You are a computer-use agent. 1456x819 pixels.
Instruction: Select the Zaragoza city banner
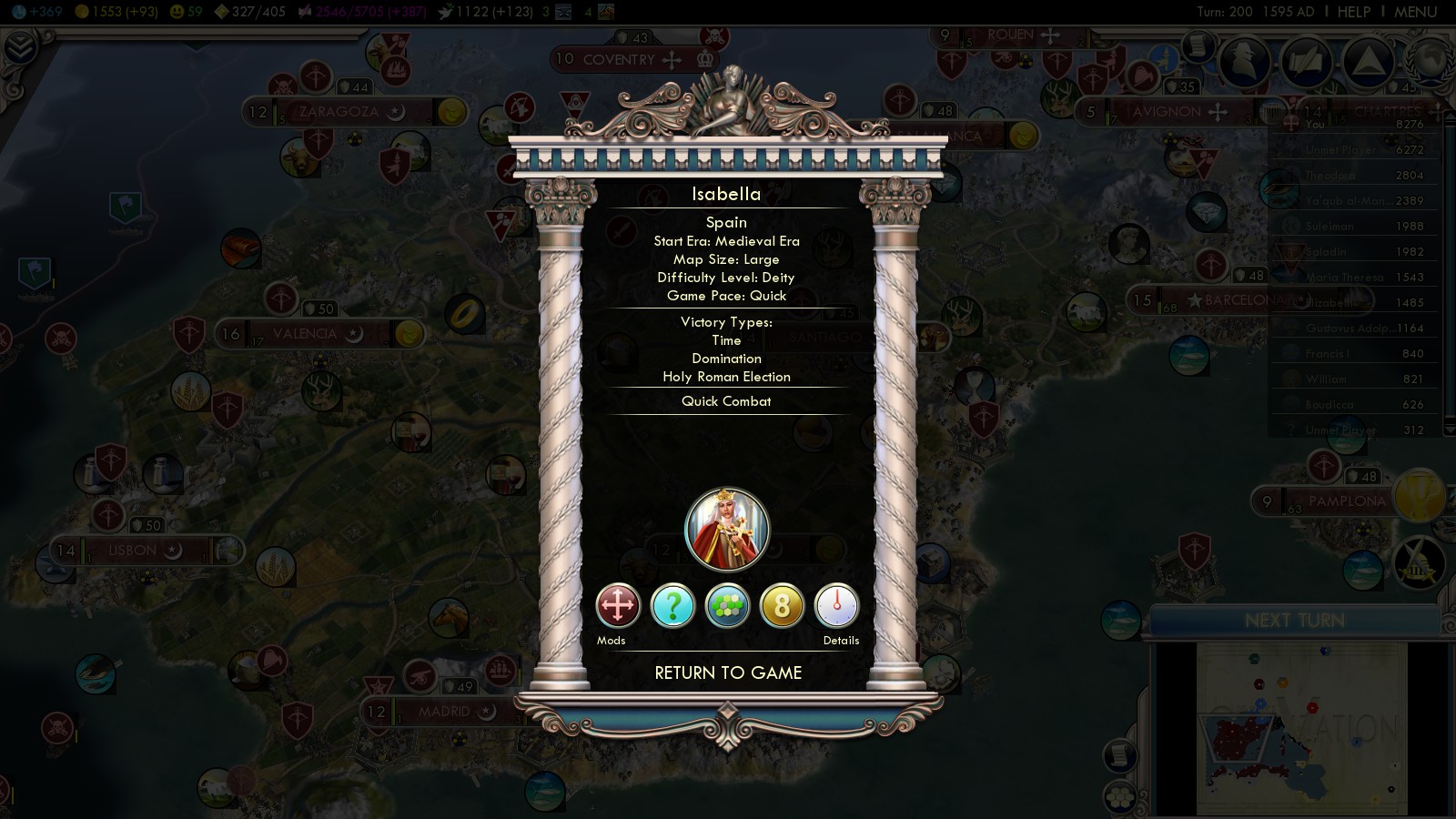[x=339, y=112]
